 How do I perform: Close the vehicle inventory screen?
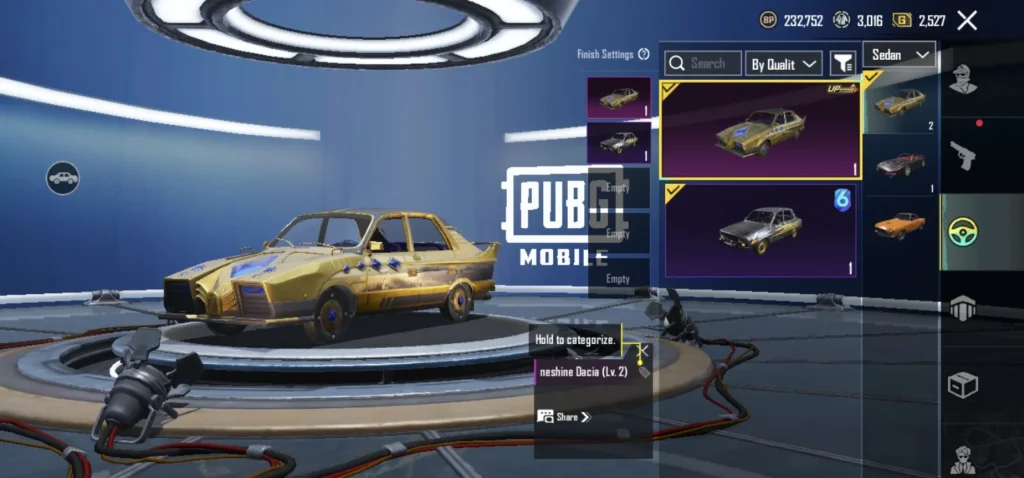coord(967,20)
